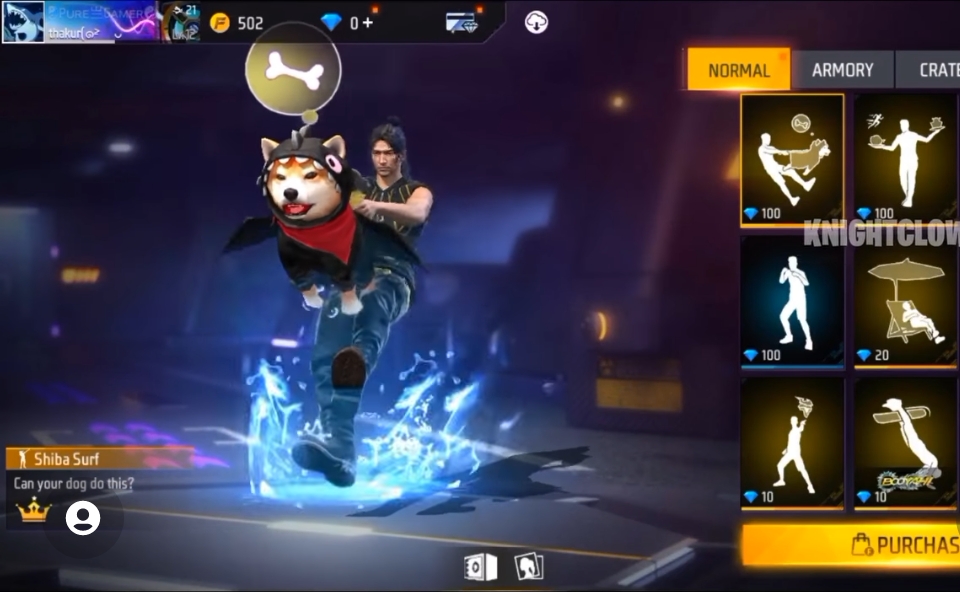Click the gold coin balance icon
This screenshot has width=960, height=592.
(x=220, y=23)
